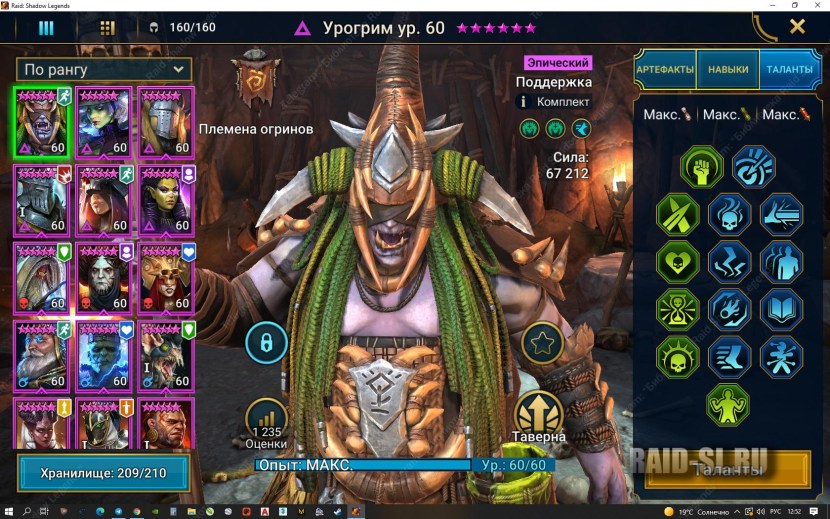Select the highlighted Урогрим champion portrait
Viewport: 830px width, 519px height.
point(41,122)
